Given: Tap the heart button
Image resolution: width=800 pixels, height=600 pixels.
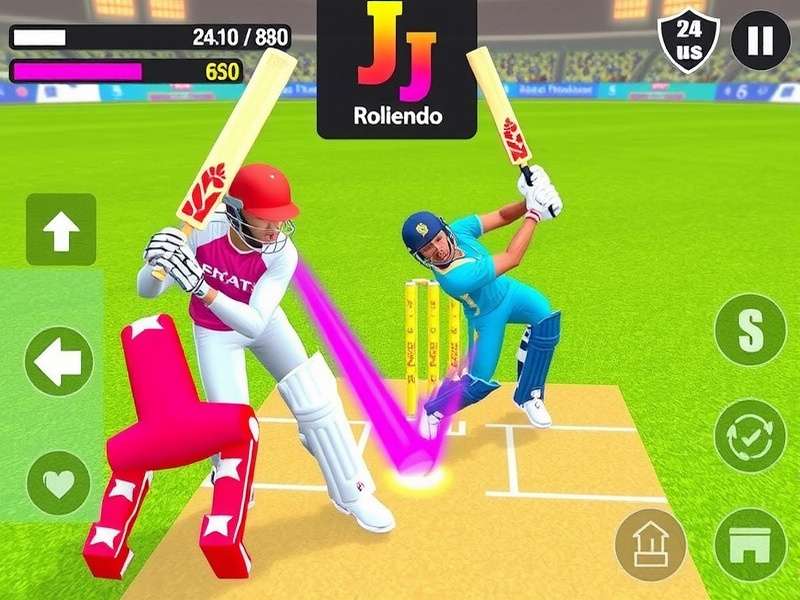Looking at the screenshot, I should click(x=59, y=484).
